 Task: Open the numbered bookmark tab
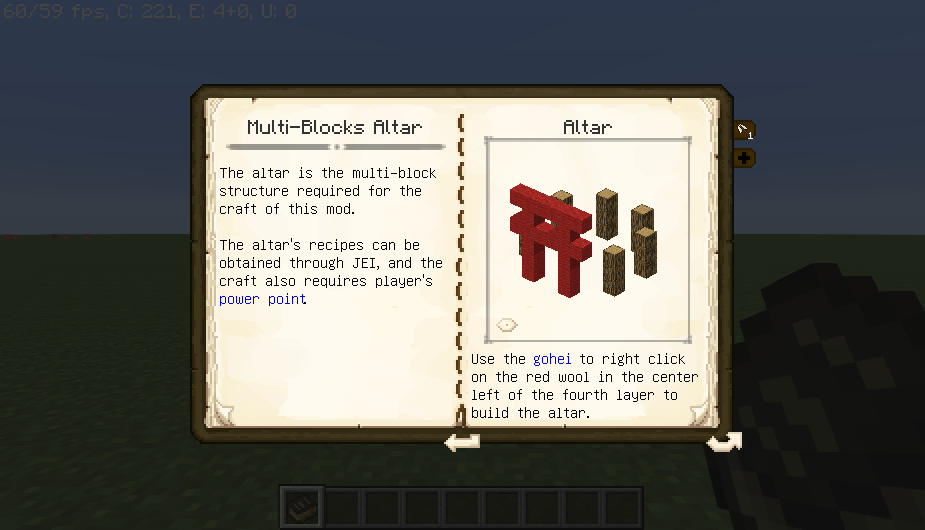click(x=745, y=130)
